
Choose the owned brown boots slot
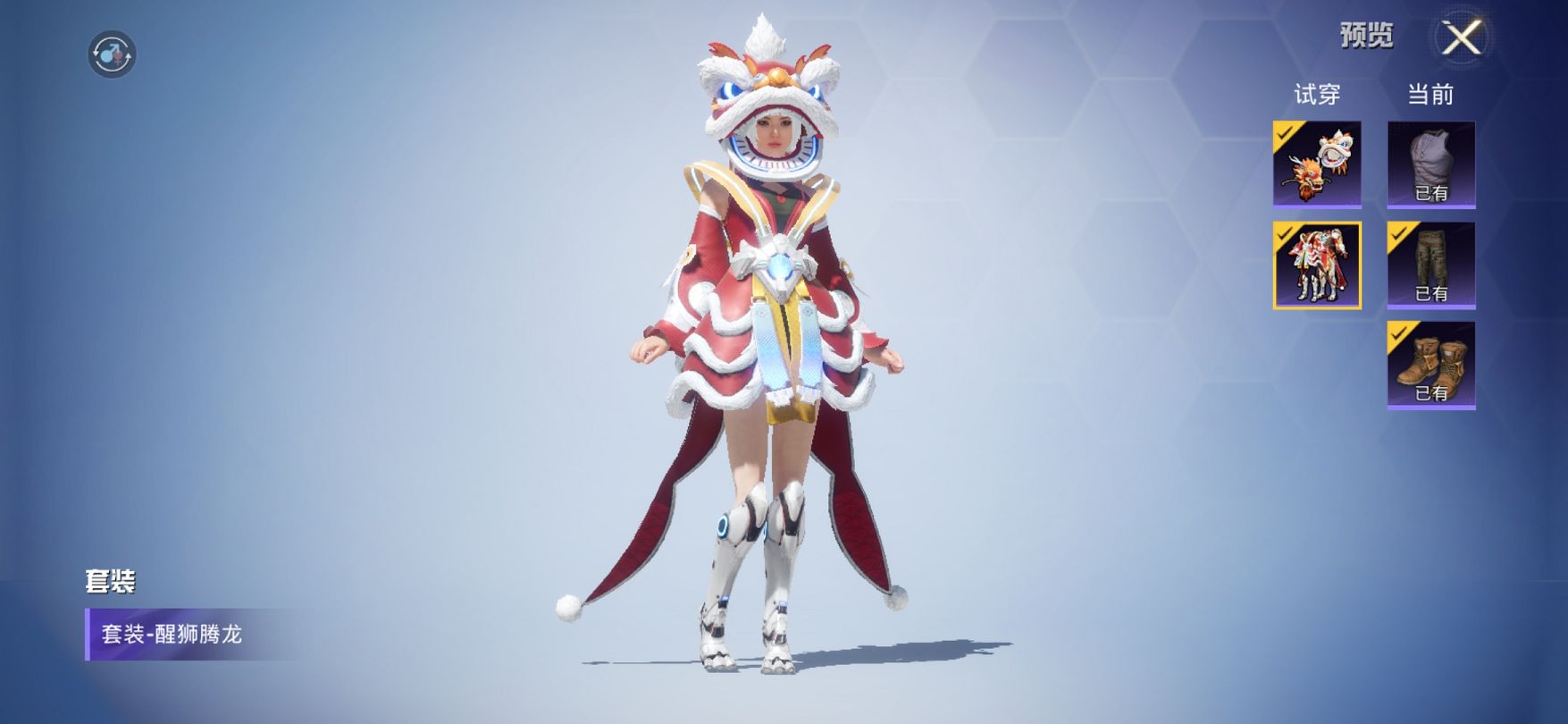point(1430,365)
